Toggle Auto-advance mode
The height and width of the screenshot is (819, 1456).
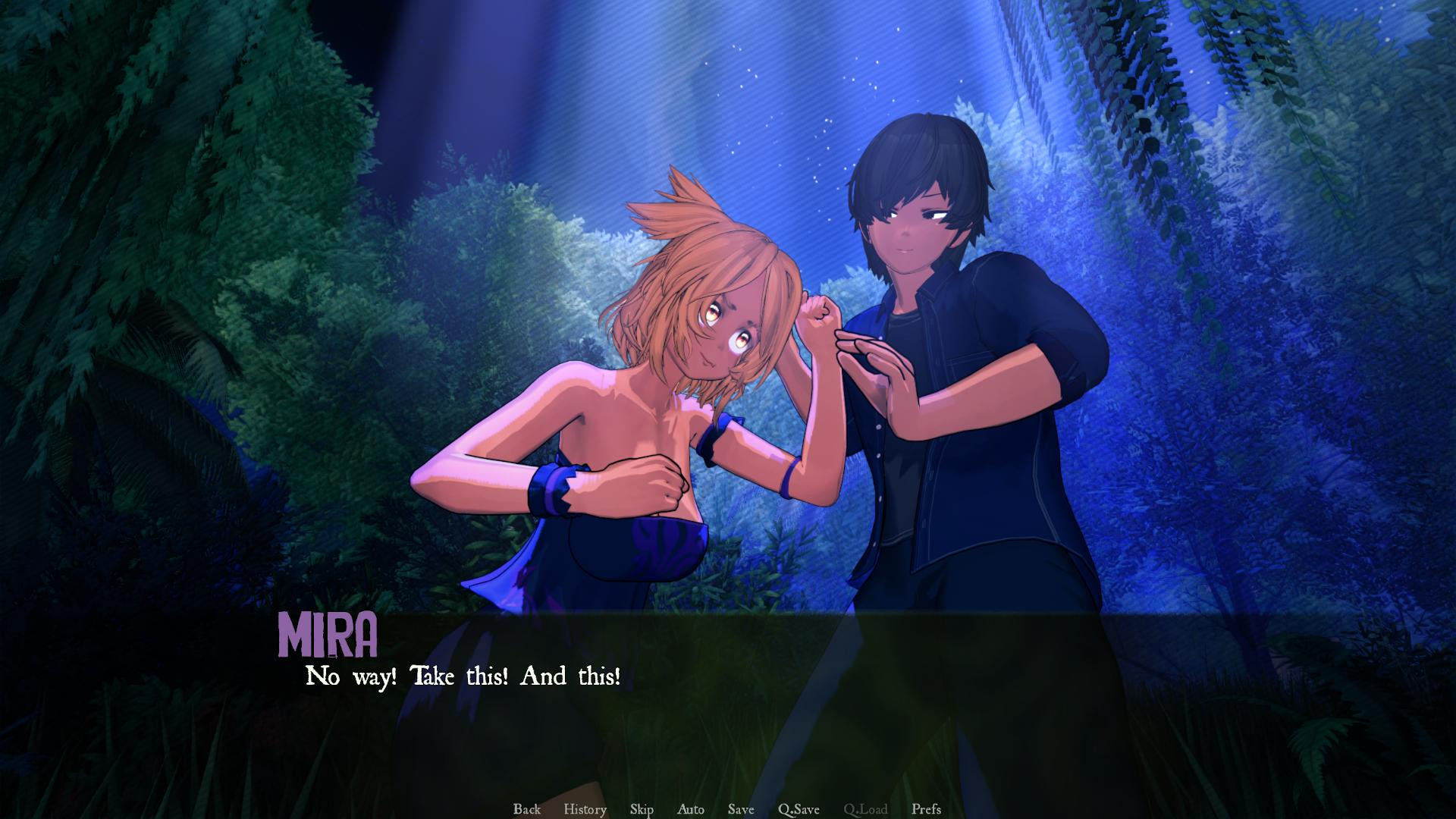pos(690,809)
